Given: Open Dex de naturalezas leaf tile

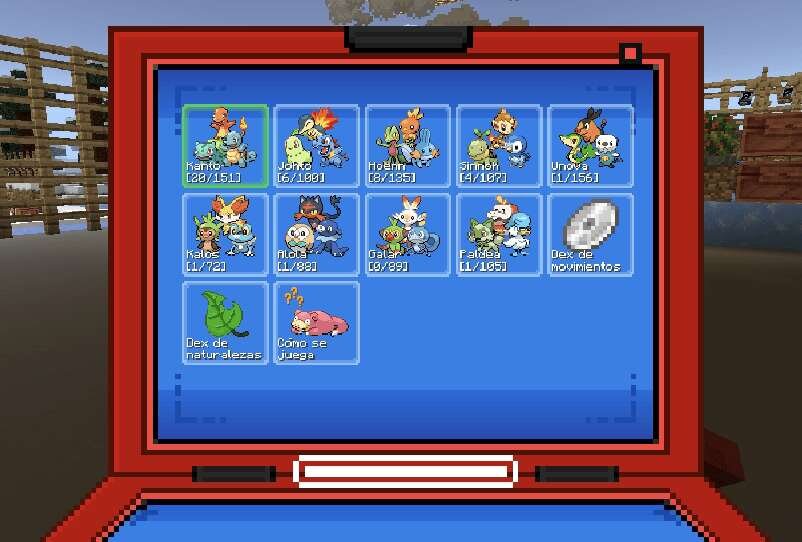Looking at the screenshot, I should click(226, 322).
